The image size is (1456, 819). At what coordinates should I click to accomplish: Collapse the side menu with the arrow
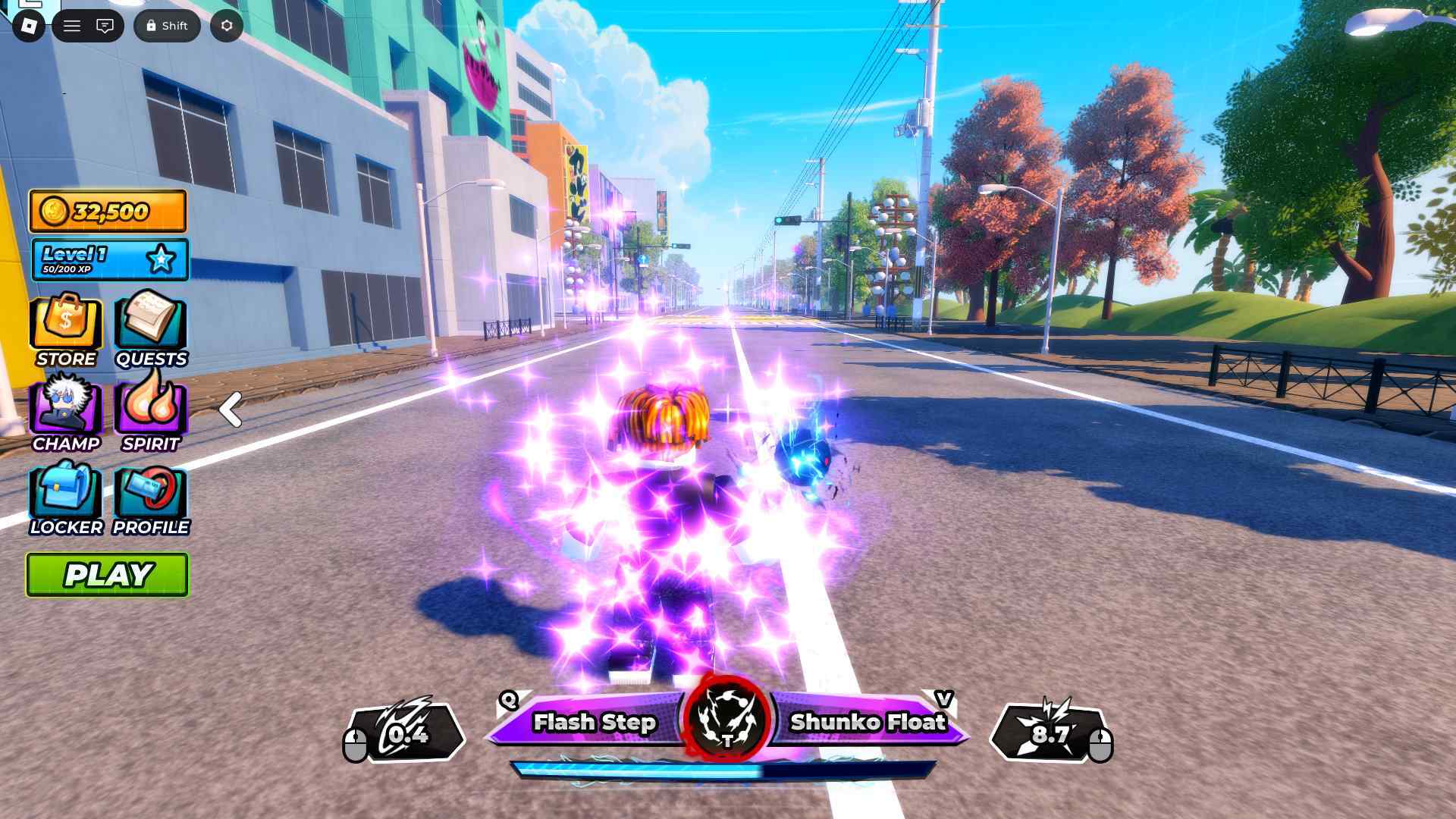click(230, 409)
